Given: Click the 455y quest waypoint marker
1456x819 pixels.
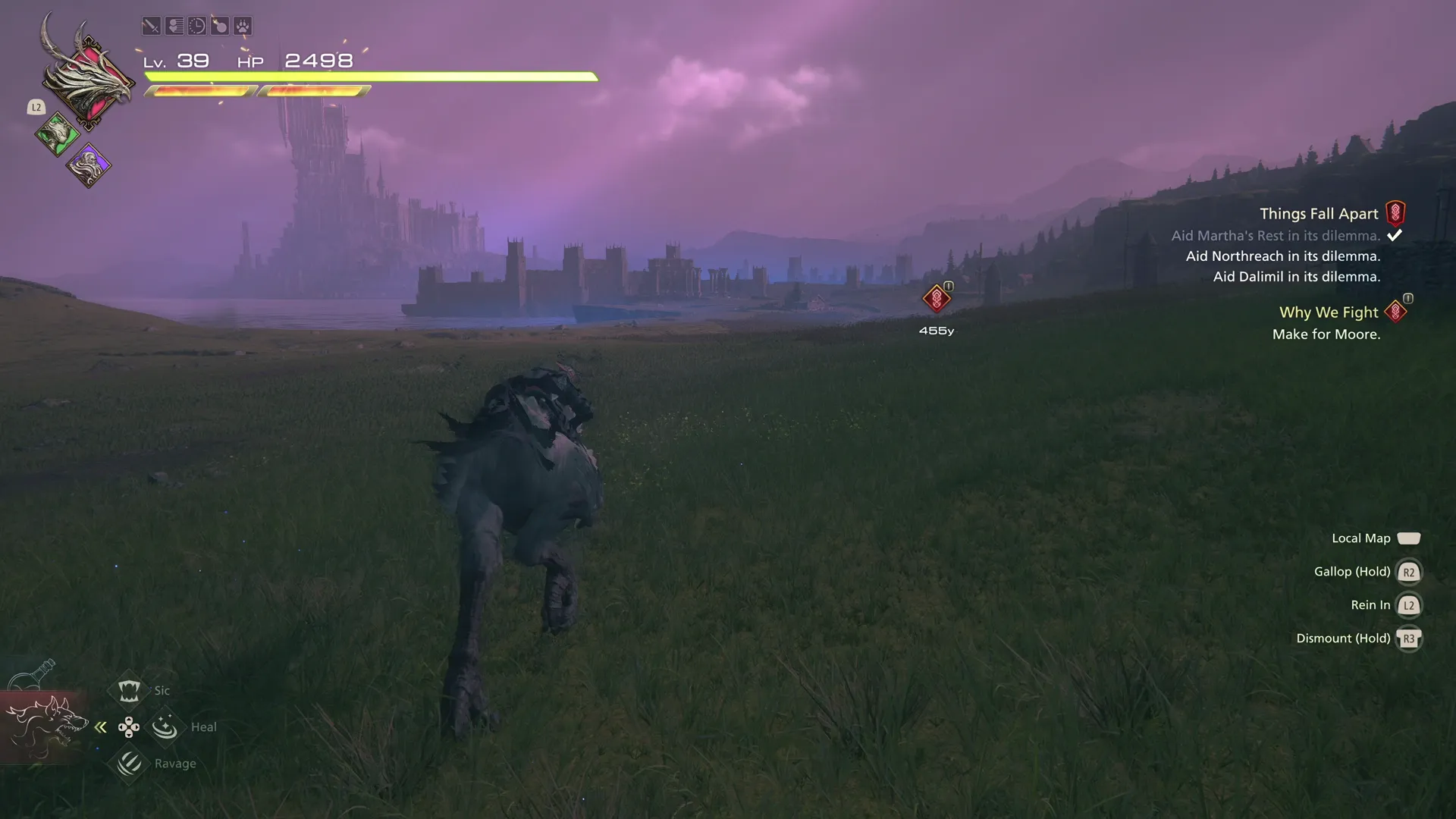Looking at the screenshot, I should click(936, 298).
